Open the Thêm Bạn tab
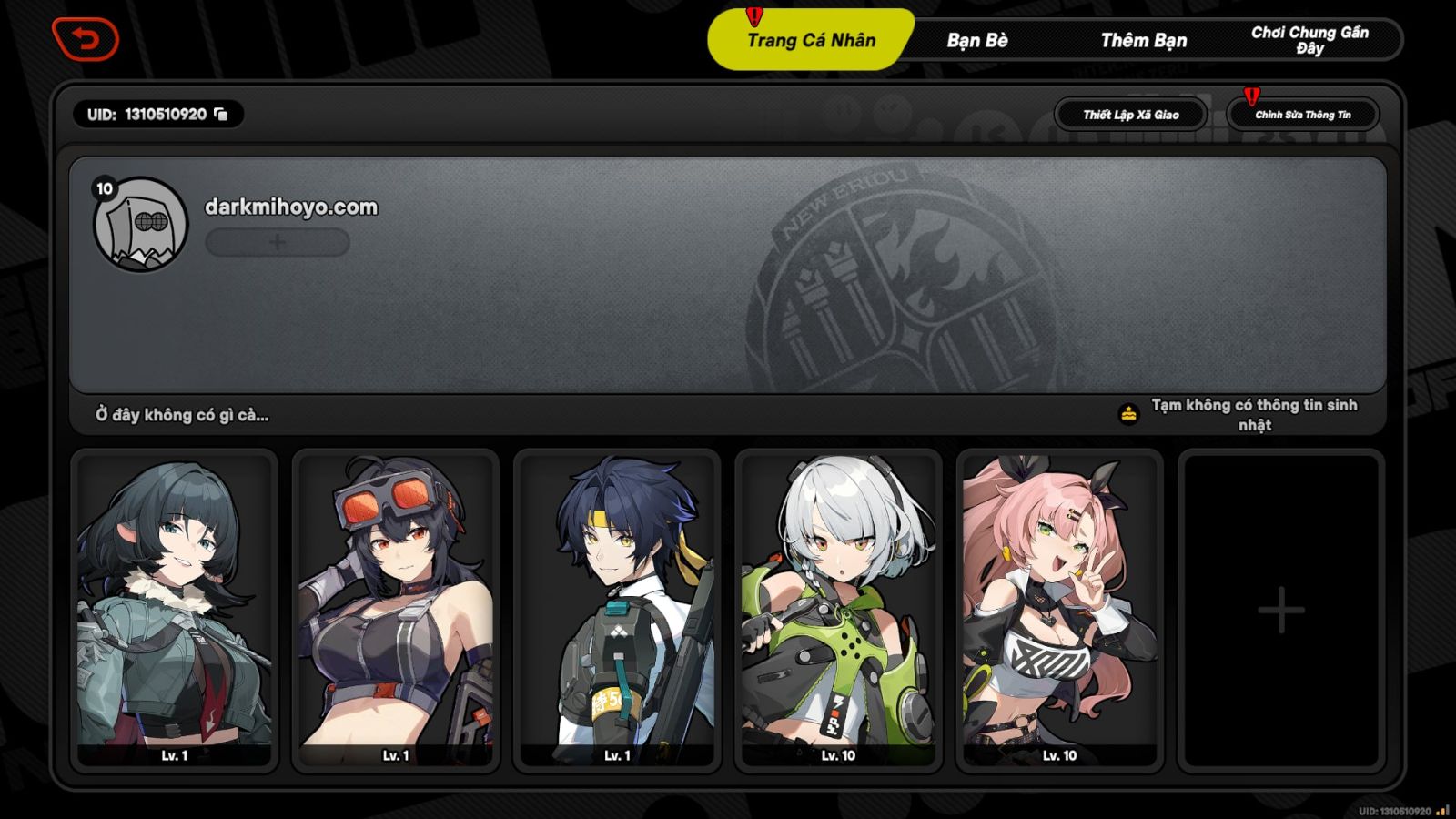Image resolution: width=1456 pixels, height=819 pixels. (1145, 41)
